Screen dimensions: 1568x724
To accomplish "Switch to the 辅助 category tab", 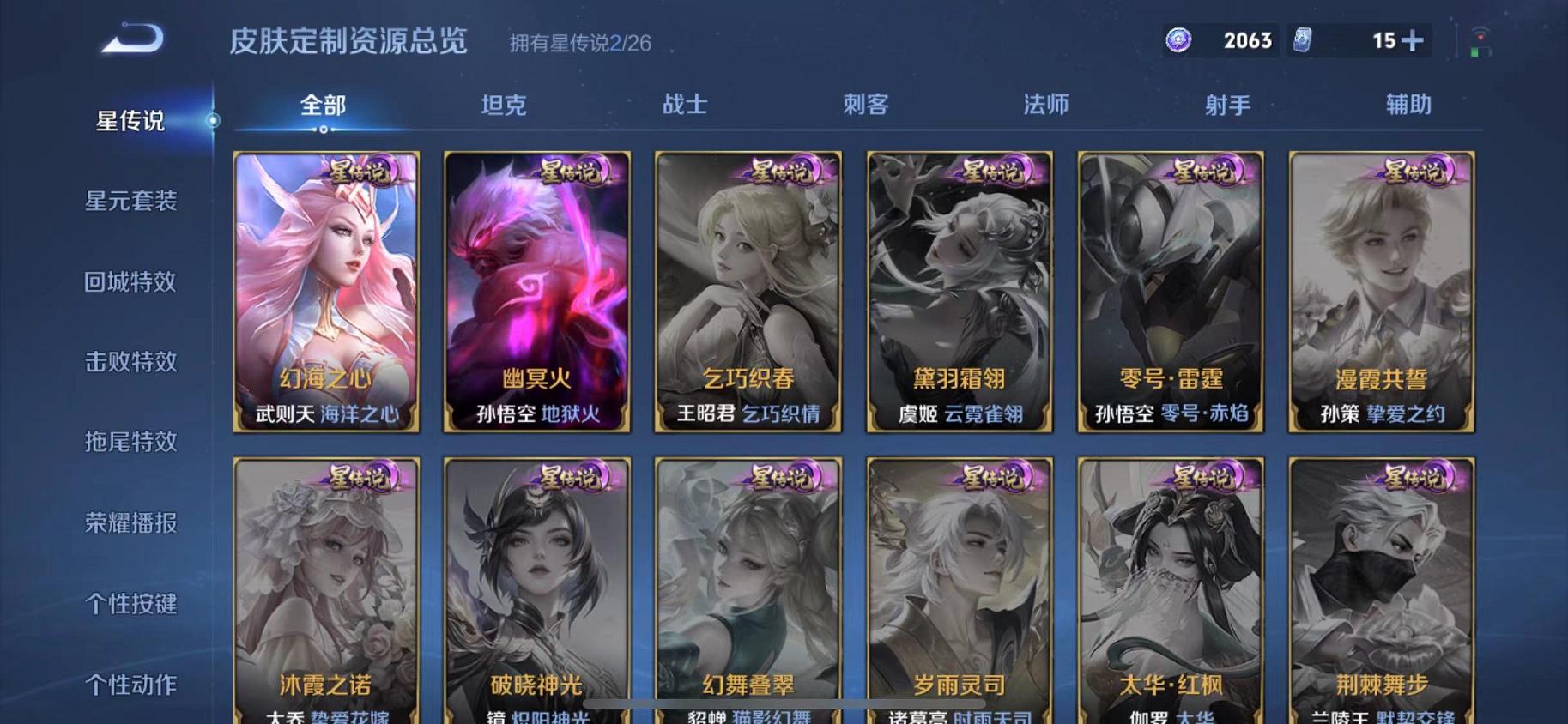I will pyautogui.click(x=1408, y=105).
